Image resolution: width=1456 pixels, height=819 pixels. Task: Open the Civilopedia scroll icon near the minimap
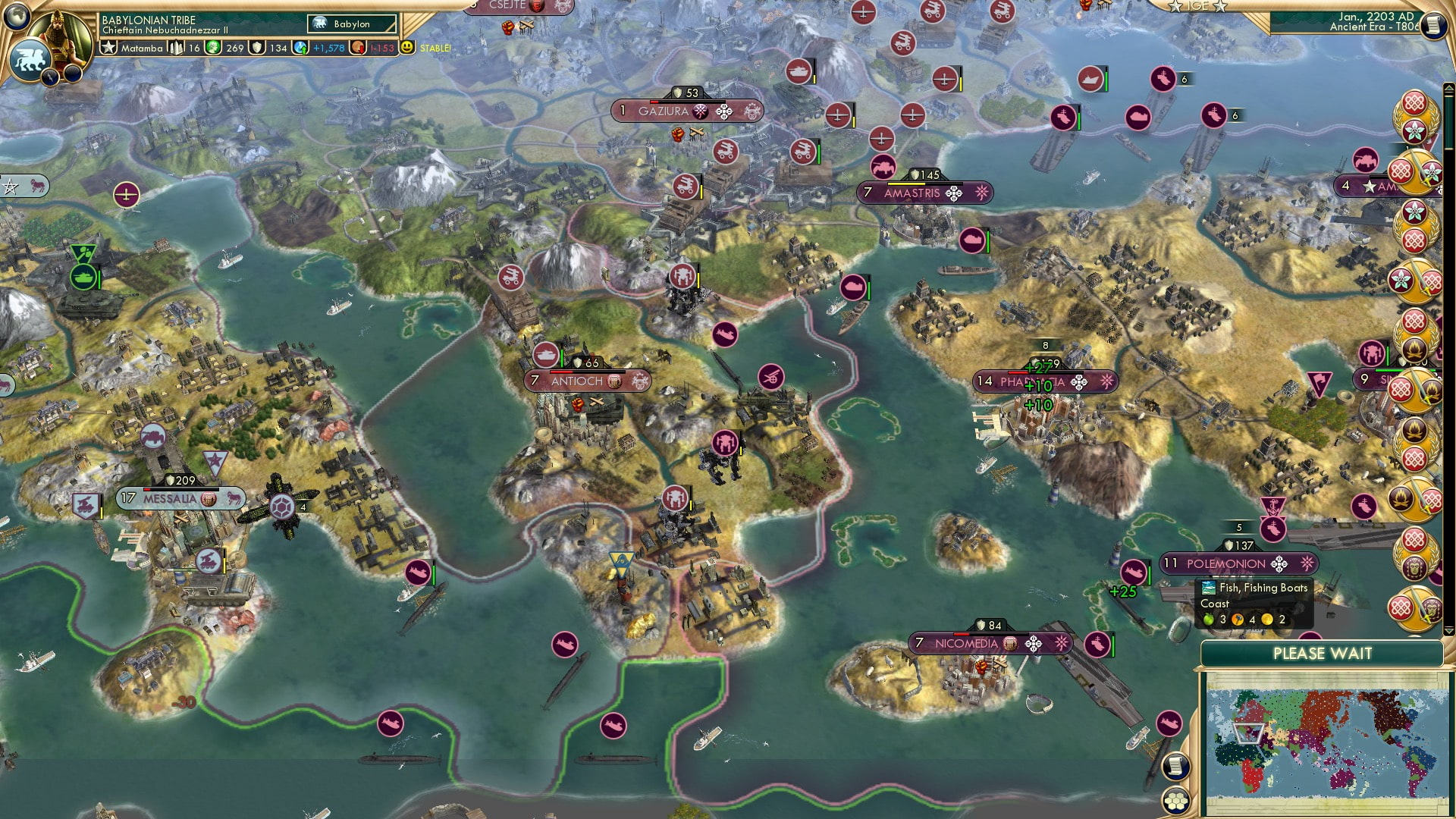click(1176, 767)
